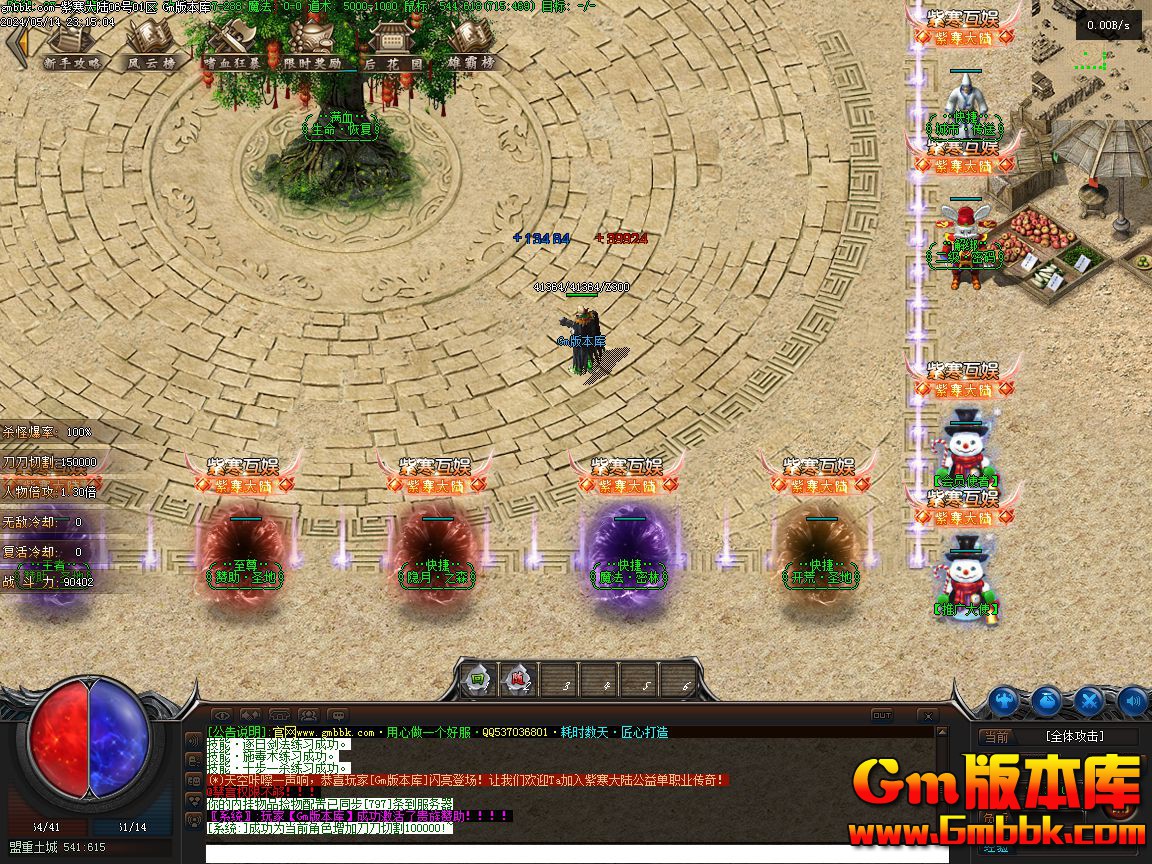Open the 新手攻略 beginner guide menu

click(73, 45)
